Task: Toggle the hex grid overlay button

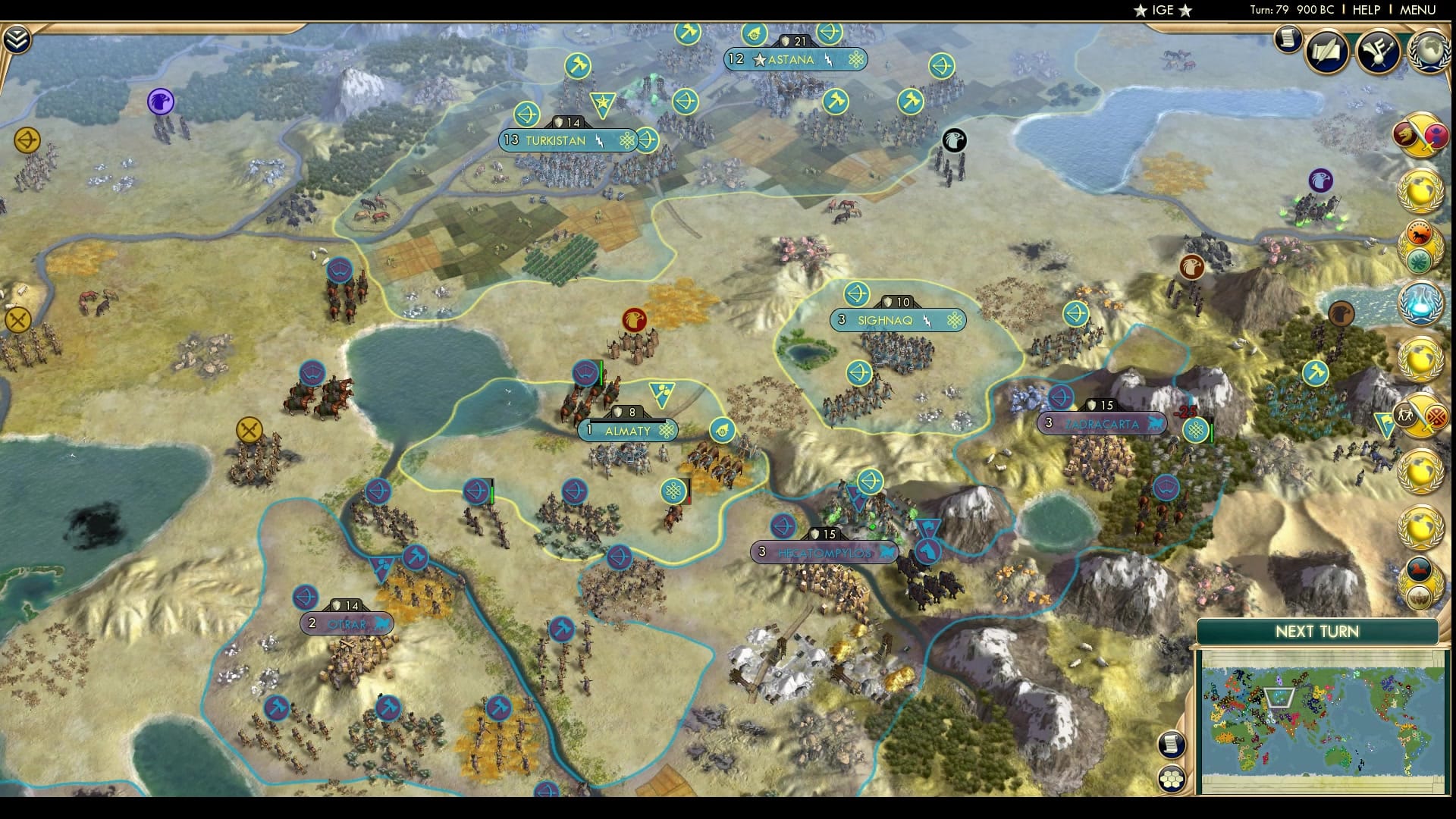Action: coord(1171,778)
